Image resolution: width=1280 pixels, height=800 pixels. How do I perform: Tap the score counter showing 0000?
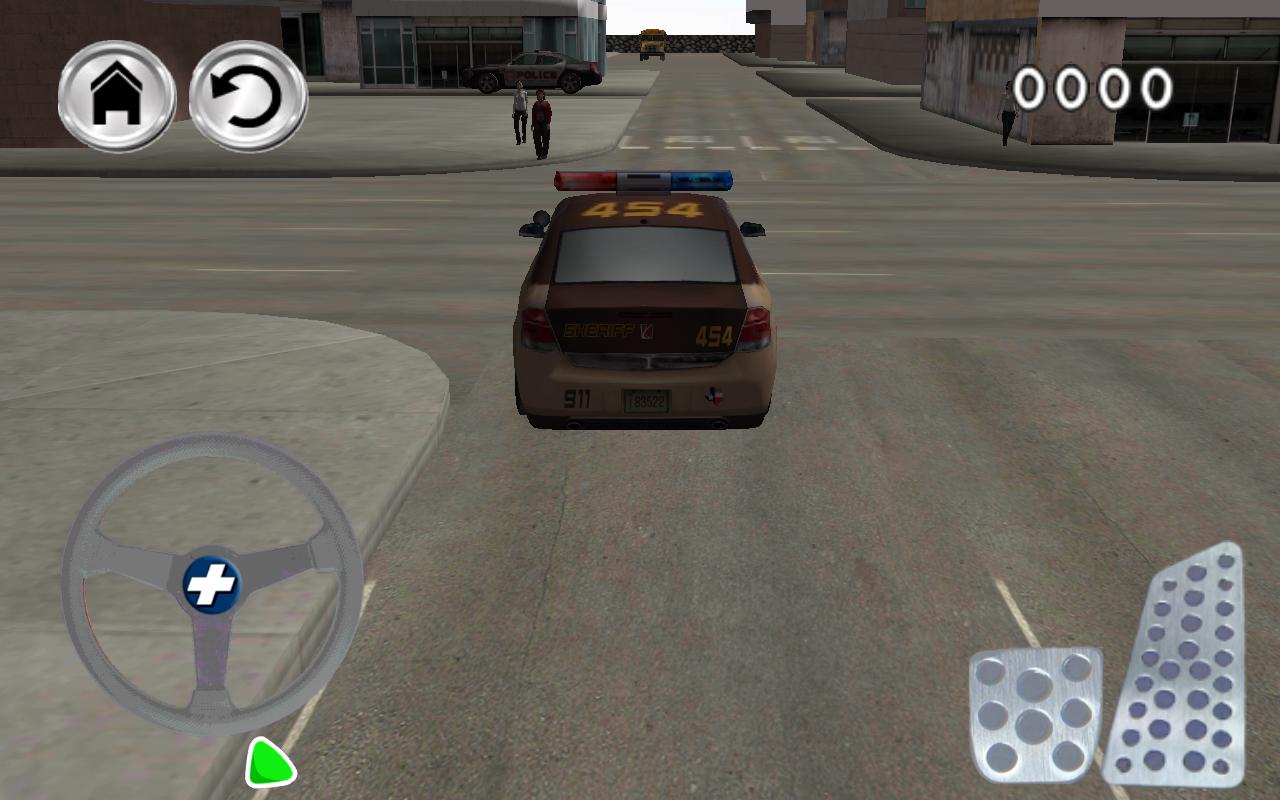click(x=1094, y=86)
